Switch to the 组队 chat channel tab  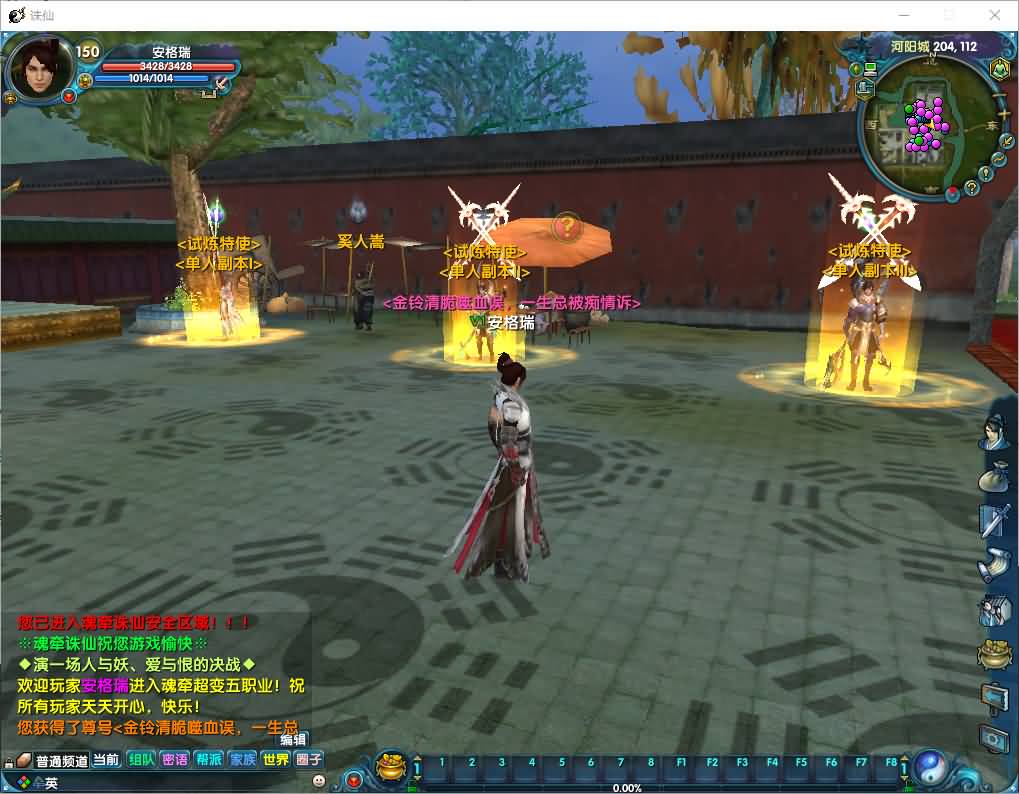[140, 760]
